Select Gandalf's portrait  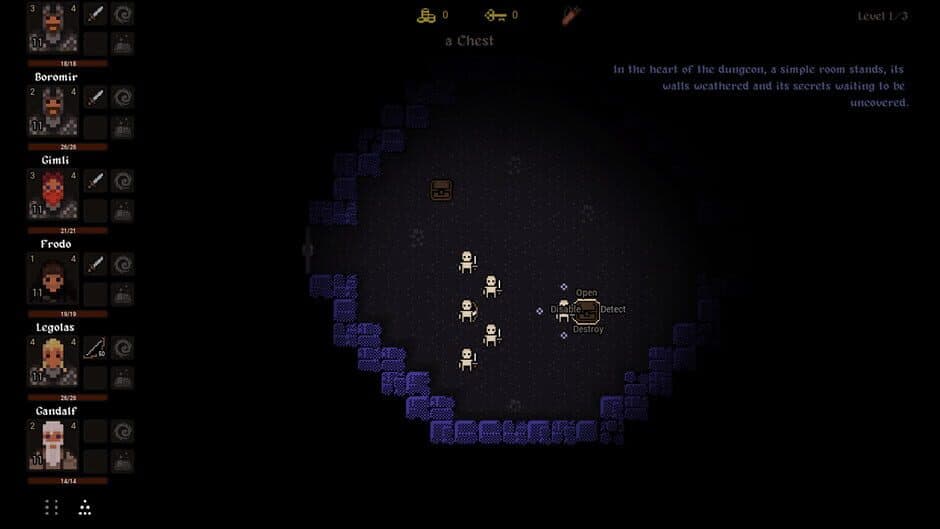click(x=52, y=445)
